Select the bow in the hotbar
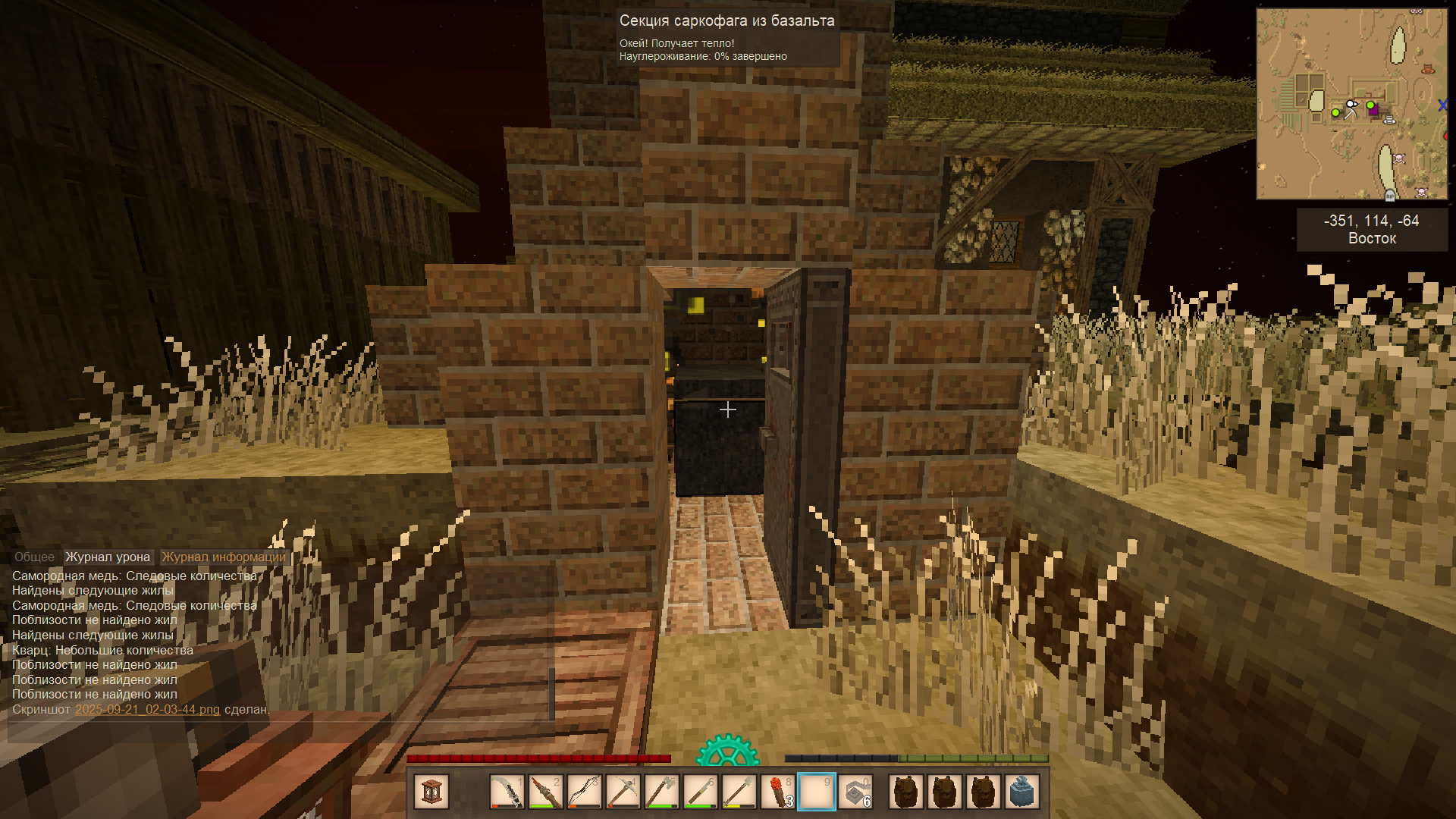Image resolution: width=1456 pixels, height=819 pixels. (584, 792)
